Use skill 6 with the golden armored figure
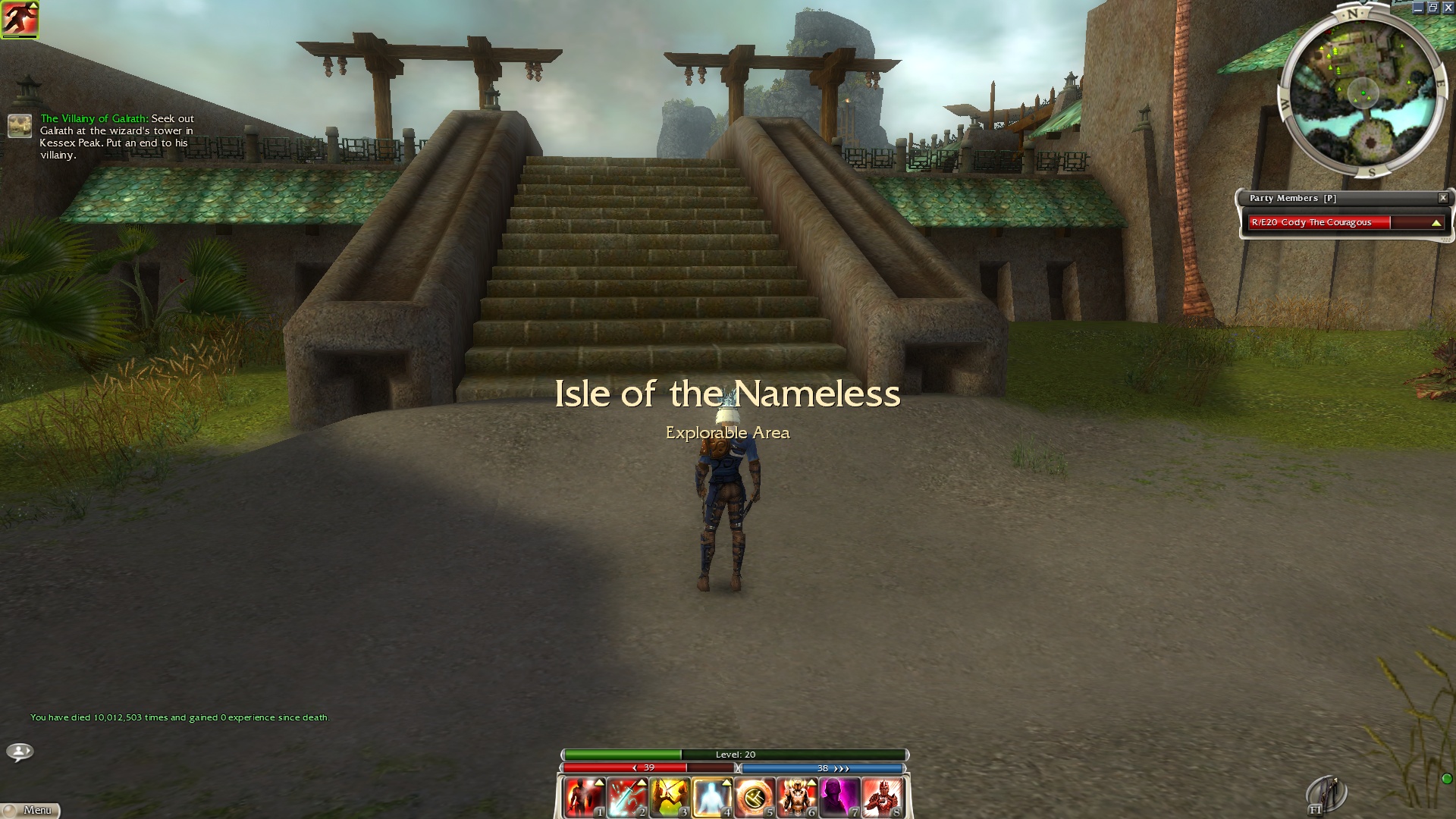1456x819 pixels. click(796, 797)
